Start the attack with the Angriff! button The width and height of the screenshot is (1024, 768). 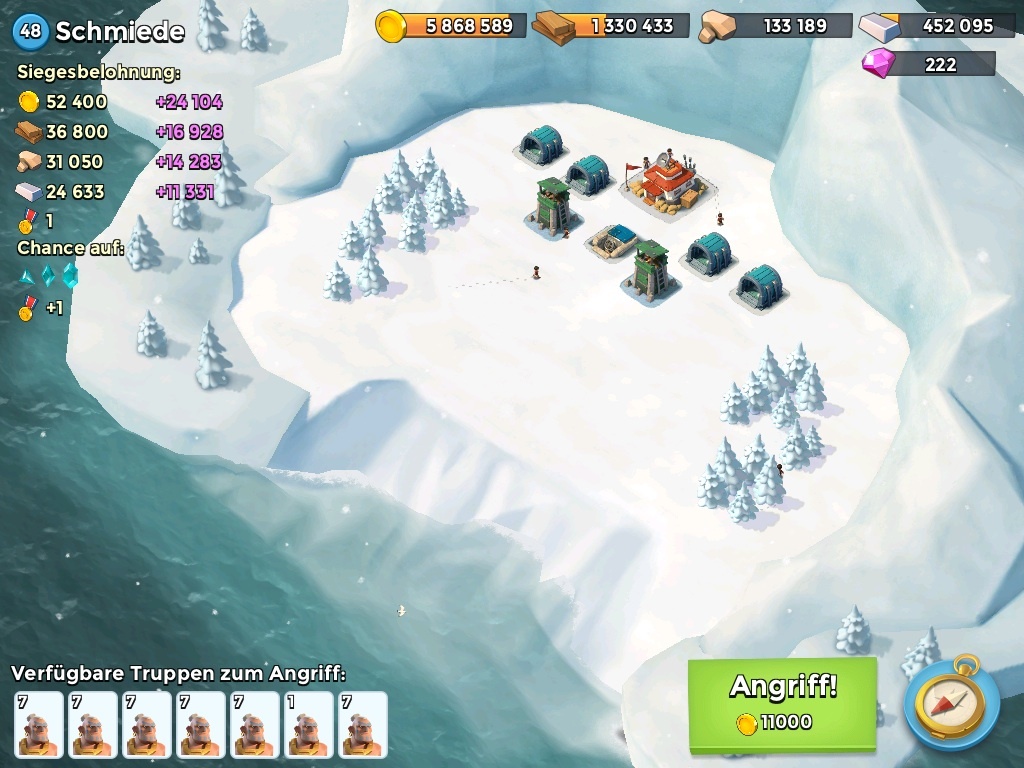pos(782,703)
